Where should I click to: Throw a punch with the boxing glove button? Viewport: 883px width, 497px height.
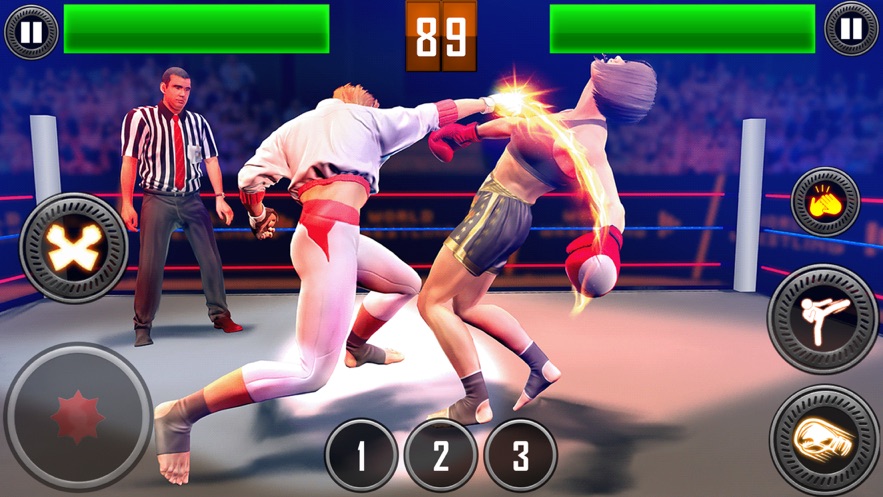[825, 438]
